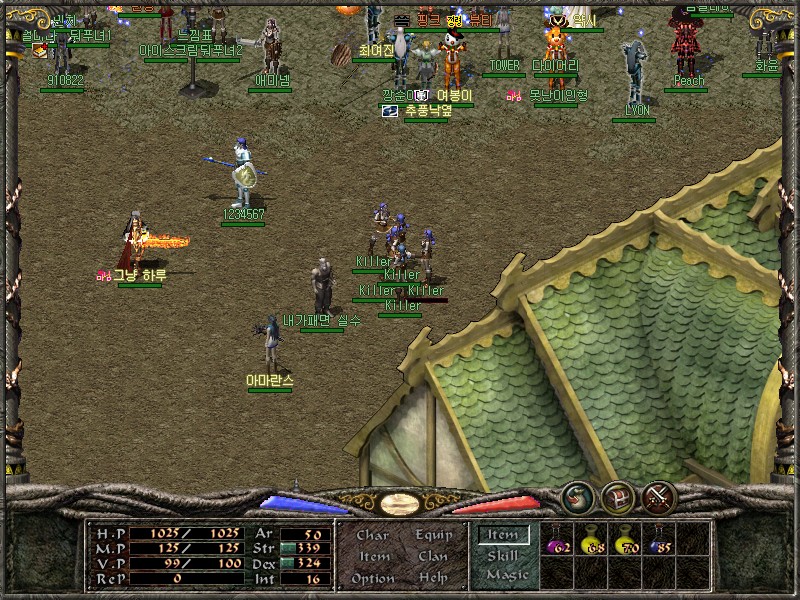Screen dimensions: 800x600
Task: Click the oval gem ornament above the panel
Action: tap(400, 503)
